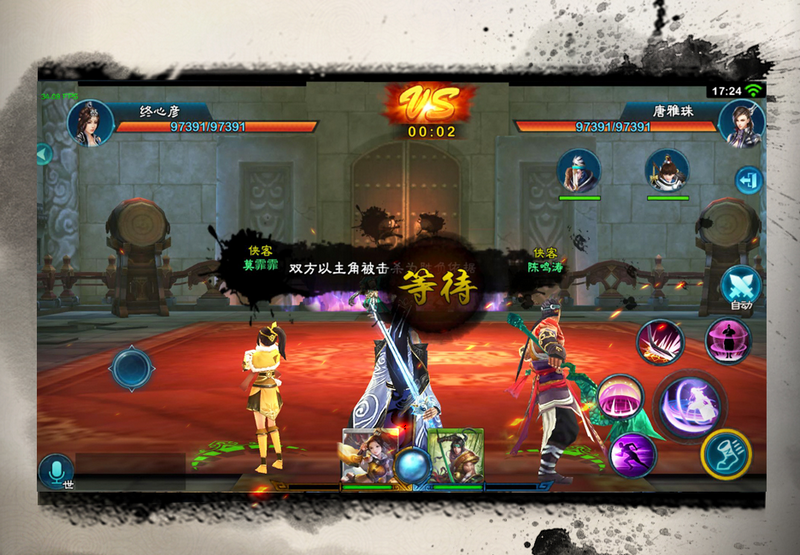Click the blue virtual joystick
The height and width of the screenshot is (555, 800).
(132, 368)
